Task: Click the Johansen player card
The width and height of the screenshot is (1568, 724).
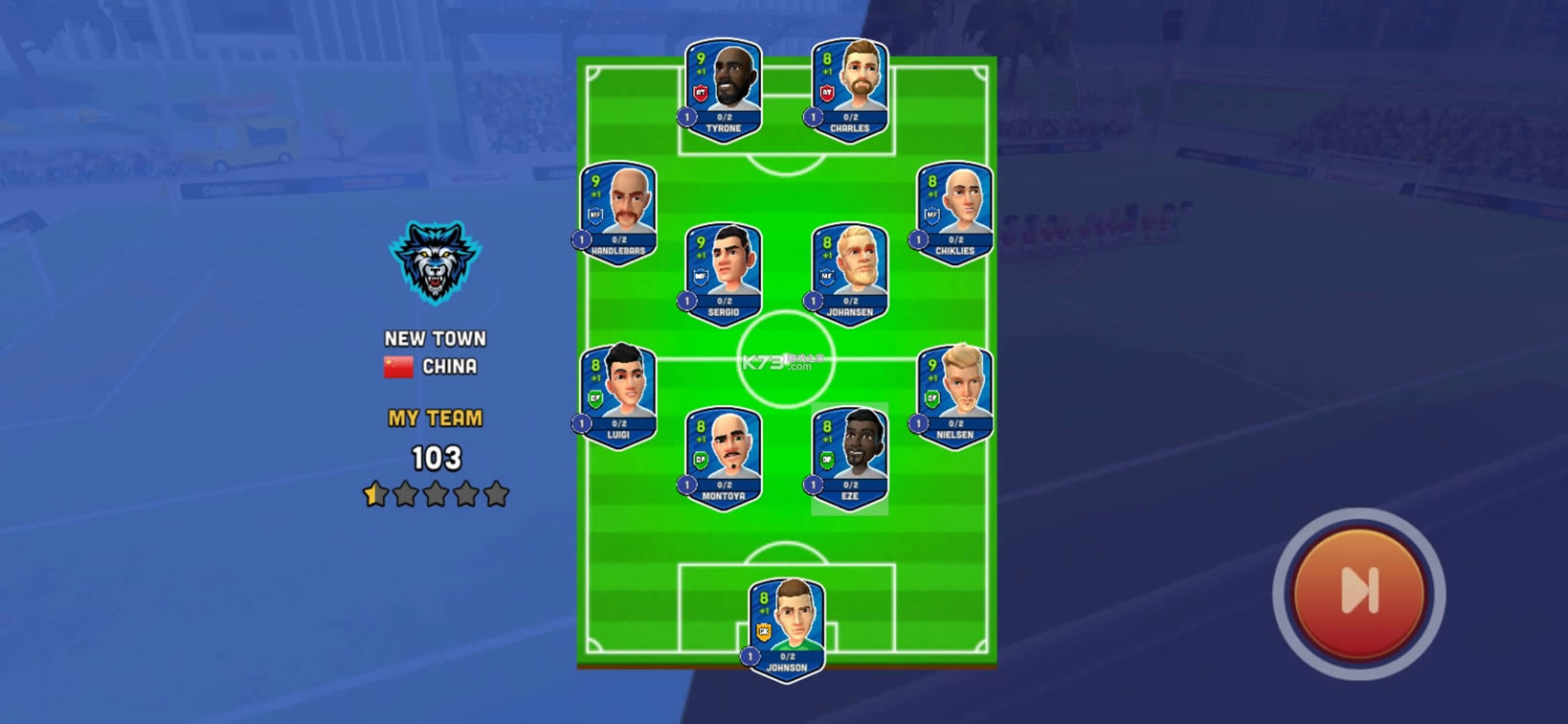Action: pyautogui.click(x=850, y=275)
